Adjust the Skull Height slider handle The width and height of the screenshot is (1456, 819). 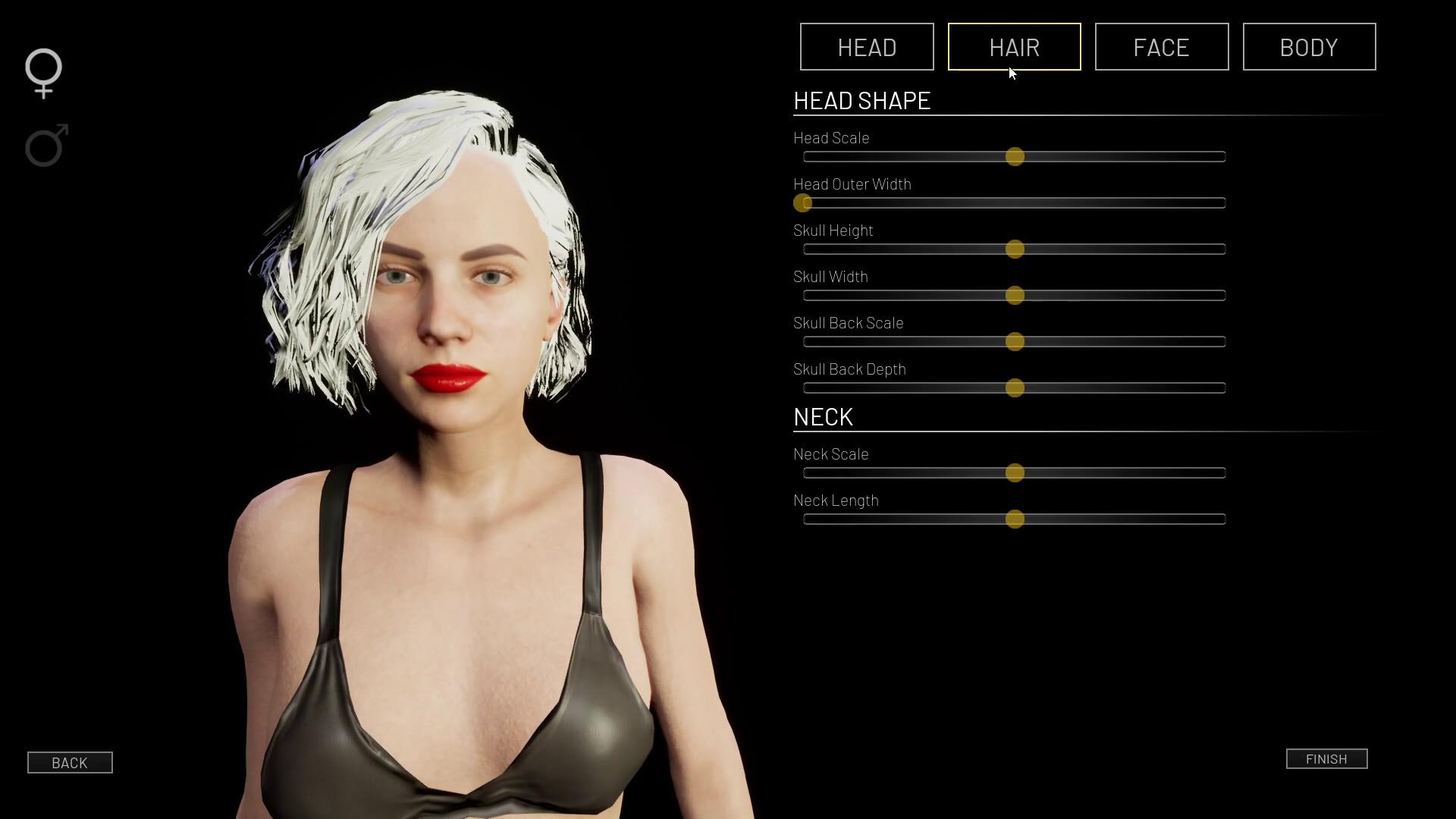[1015, 249]
